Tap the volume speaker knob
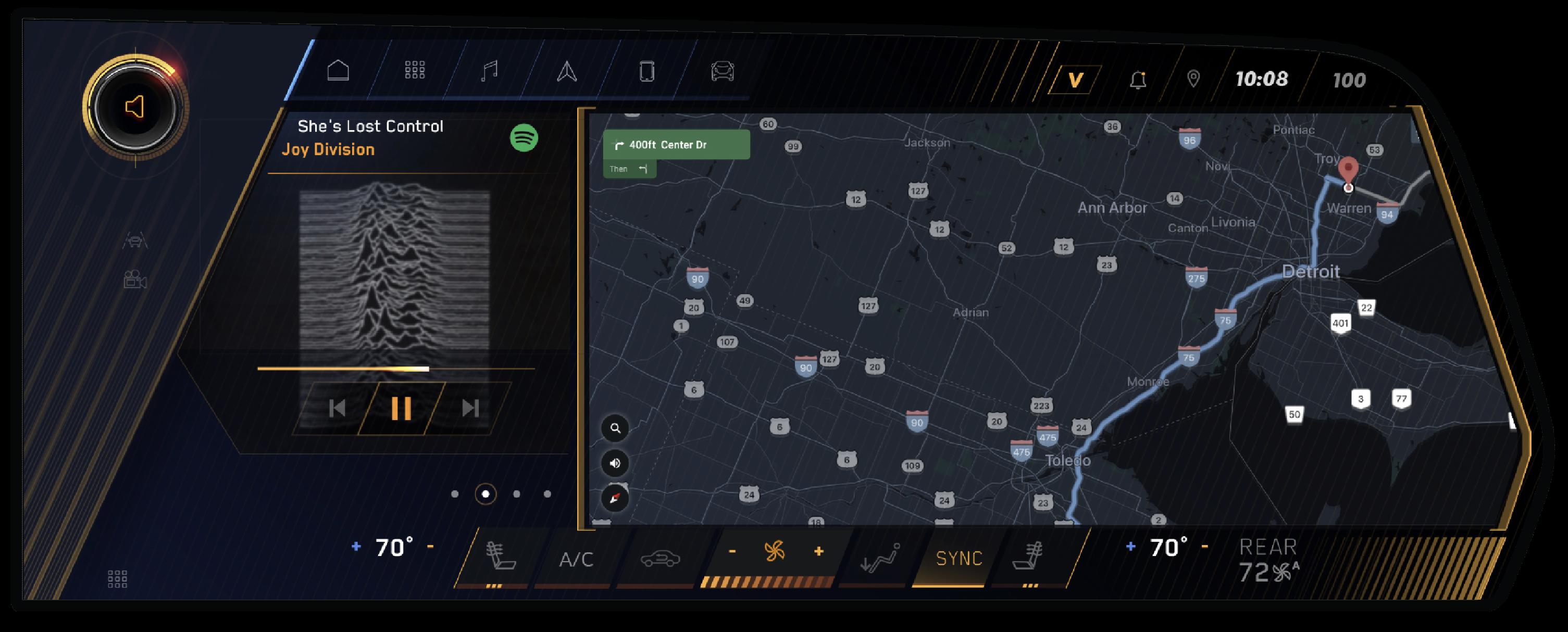 [x=135, y=108]
